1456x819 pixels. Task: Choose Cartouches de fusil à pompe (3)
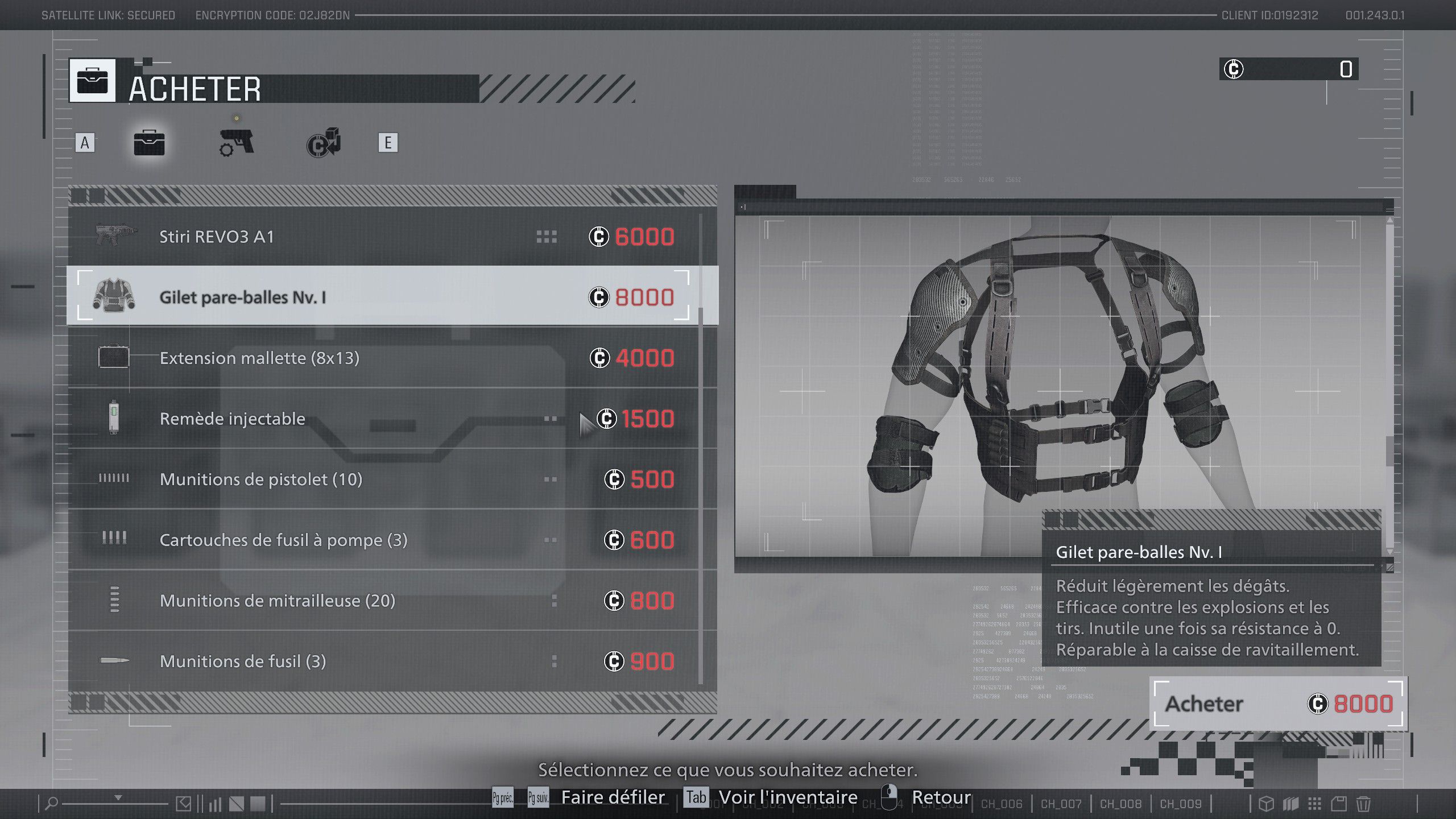[387, 540]
